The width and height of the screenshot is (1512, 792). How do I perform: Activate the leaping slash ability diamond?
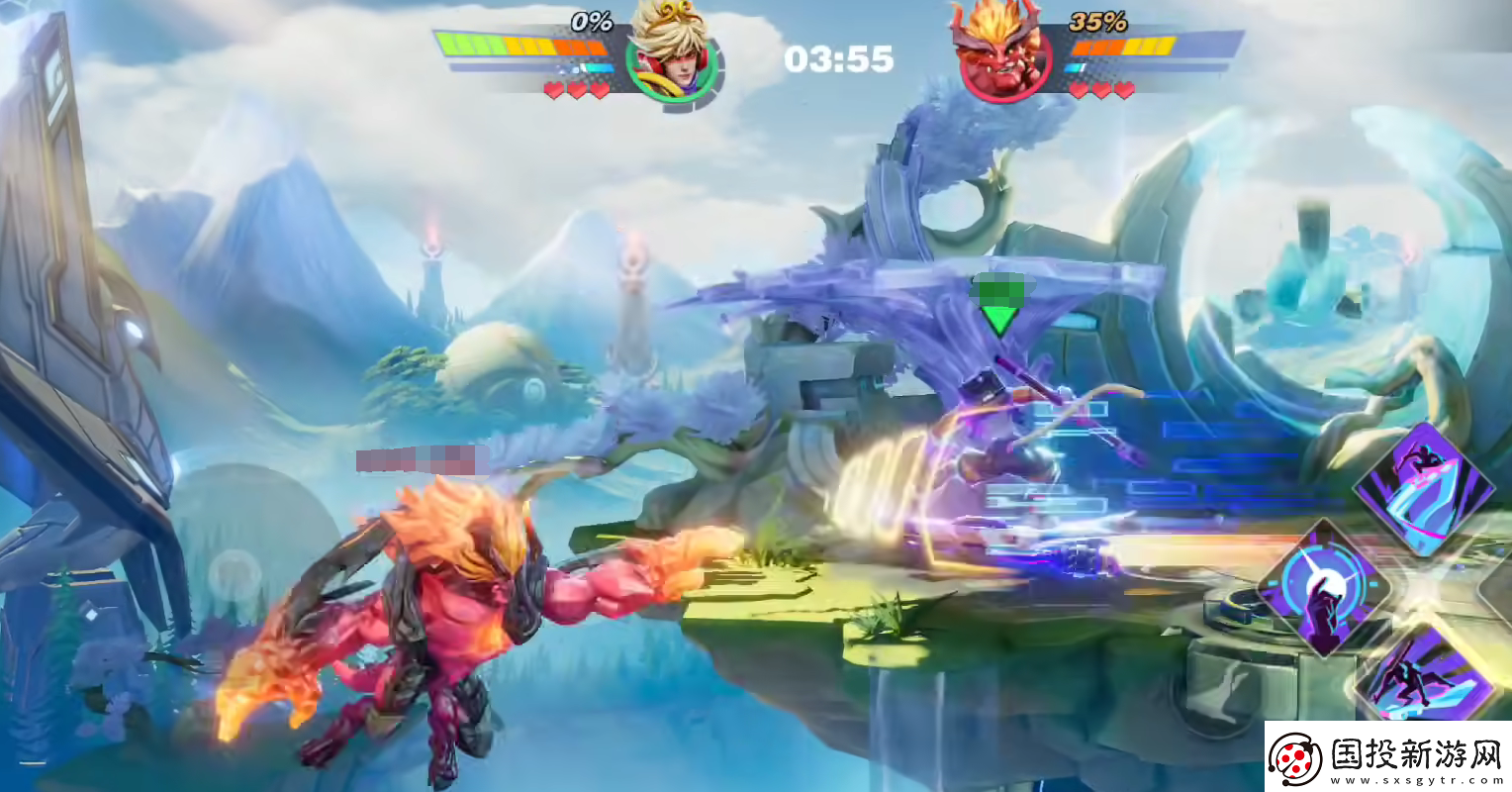tap(1425, 487)
